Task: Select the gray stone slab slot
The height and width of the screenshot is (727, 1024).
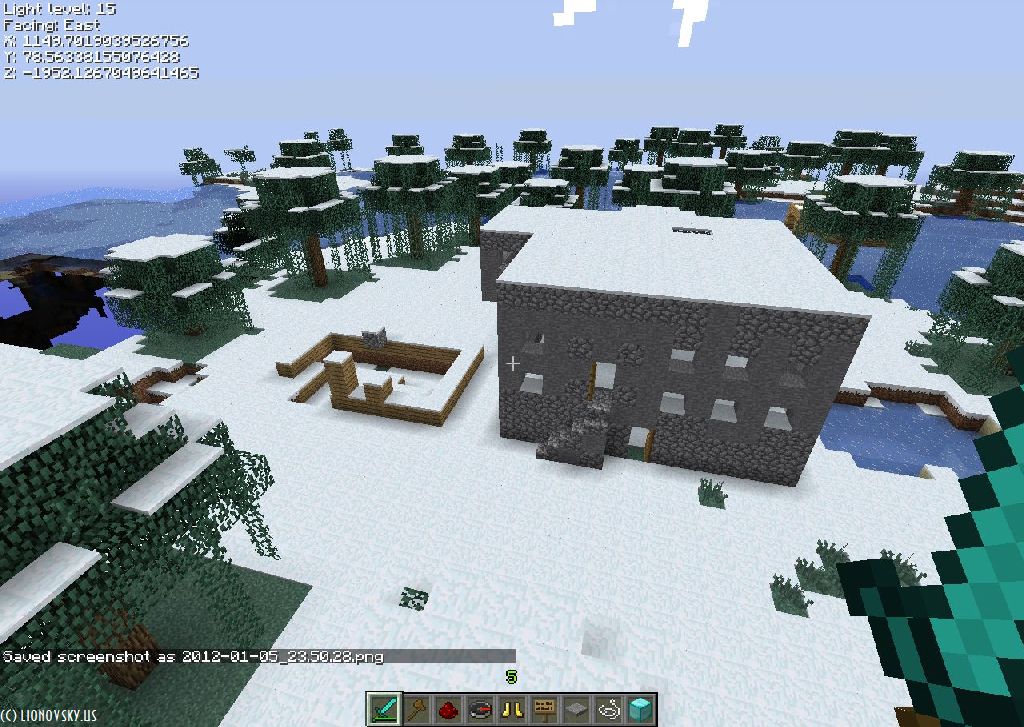Action: (576, 708)
